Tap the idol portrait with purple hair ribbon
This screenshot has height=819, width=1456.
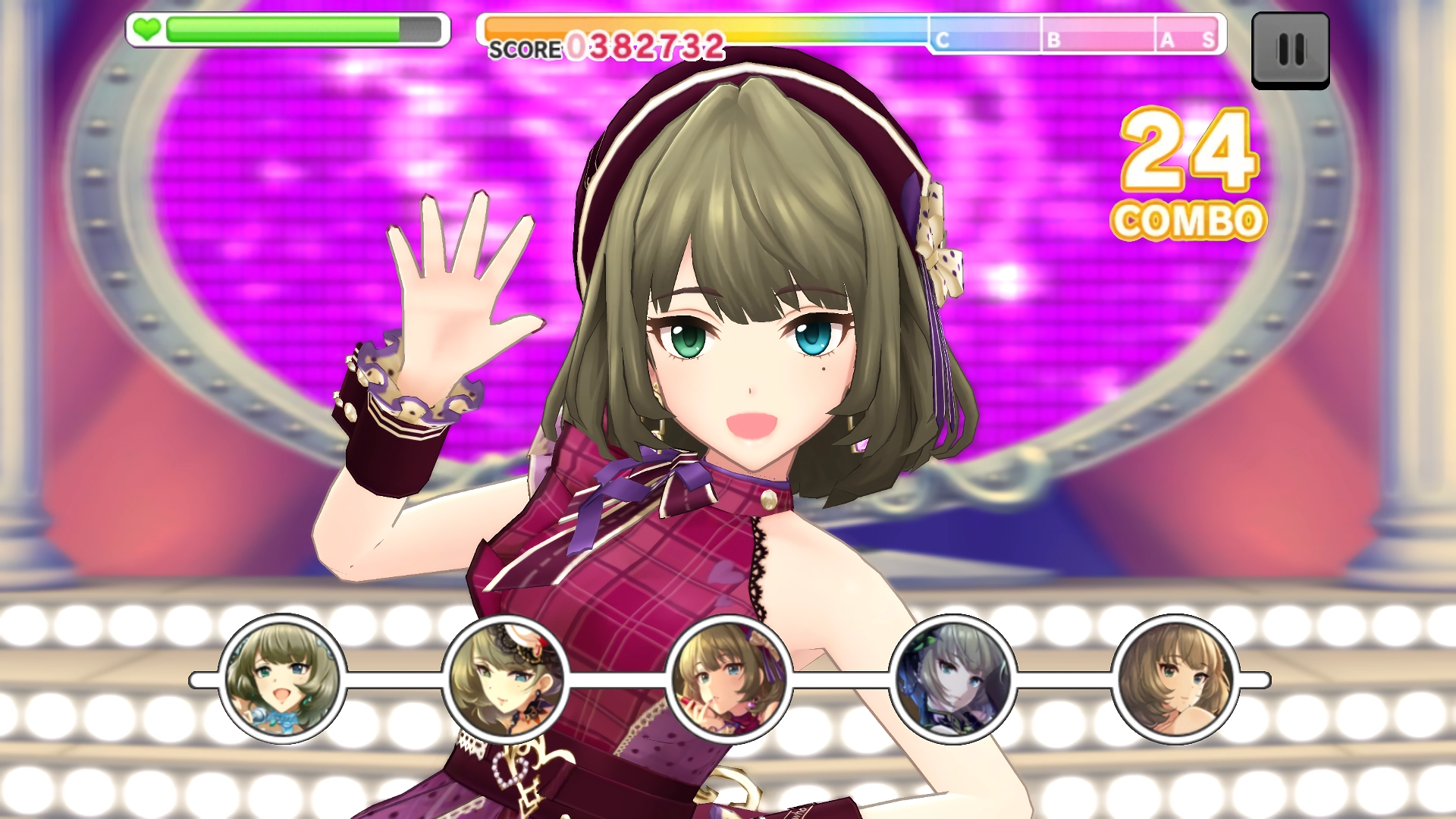[729, 679]
